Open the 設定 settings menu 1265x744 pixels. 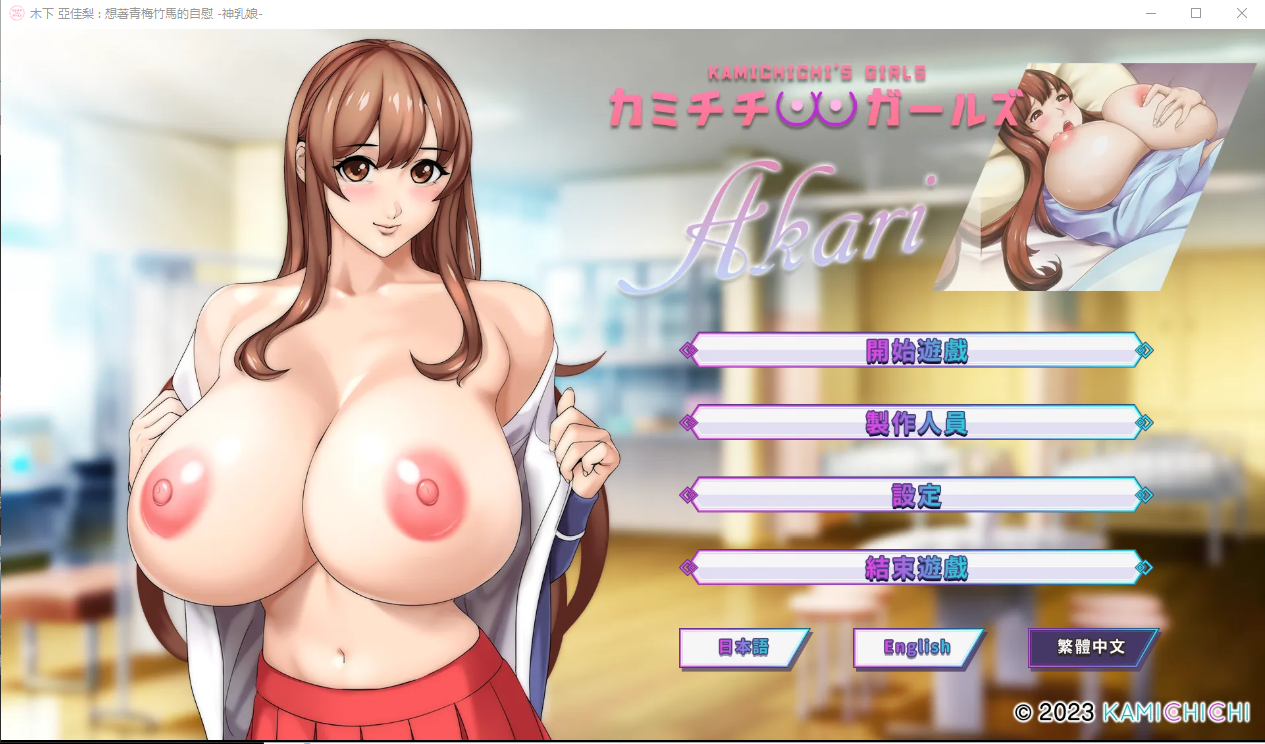916,495
